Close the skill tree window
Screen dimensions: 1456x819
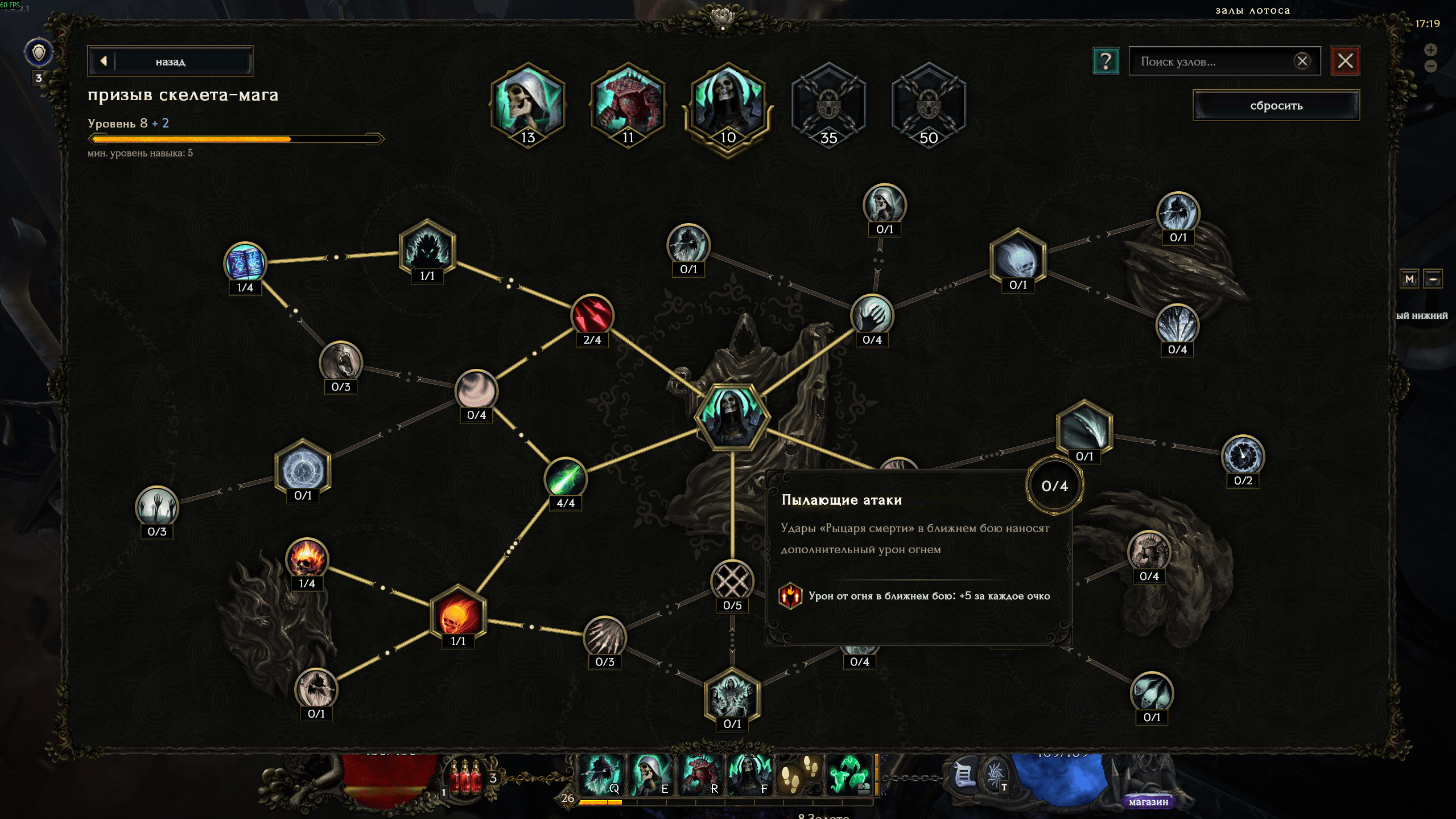[x=1345, y=61]
